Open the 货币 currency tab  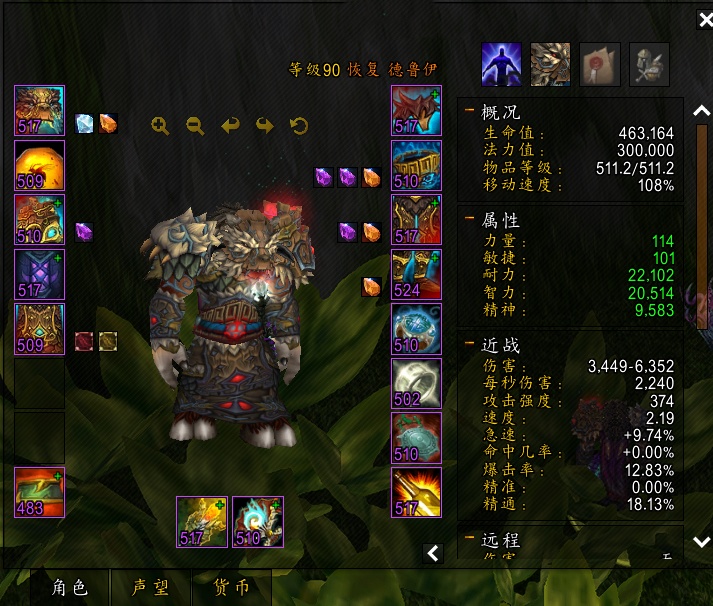pos(233,587)
